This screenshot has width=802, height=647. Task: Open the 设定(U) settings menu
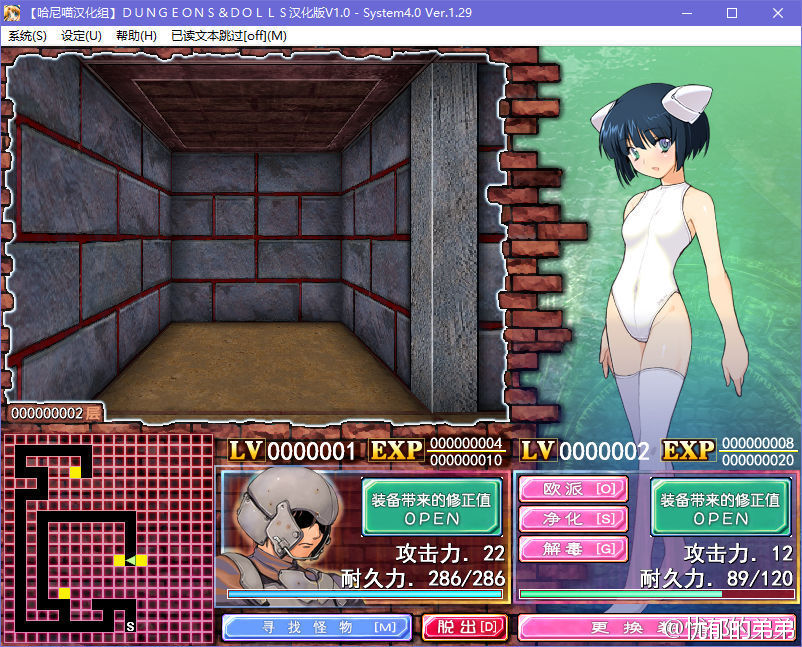click(81, 35)
